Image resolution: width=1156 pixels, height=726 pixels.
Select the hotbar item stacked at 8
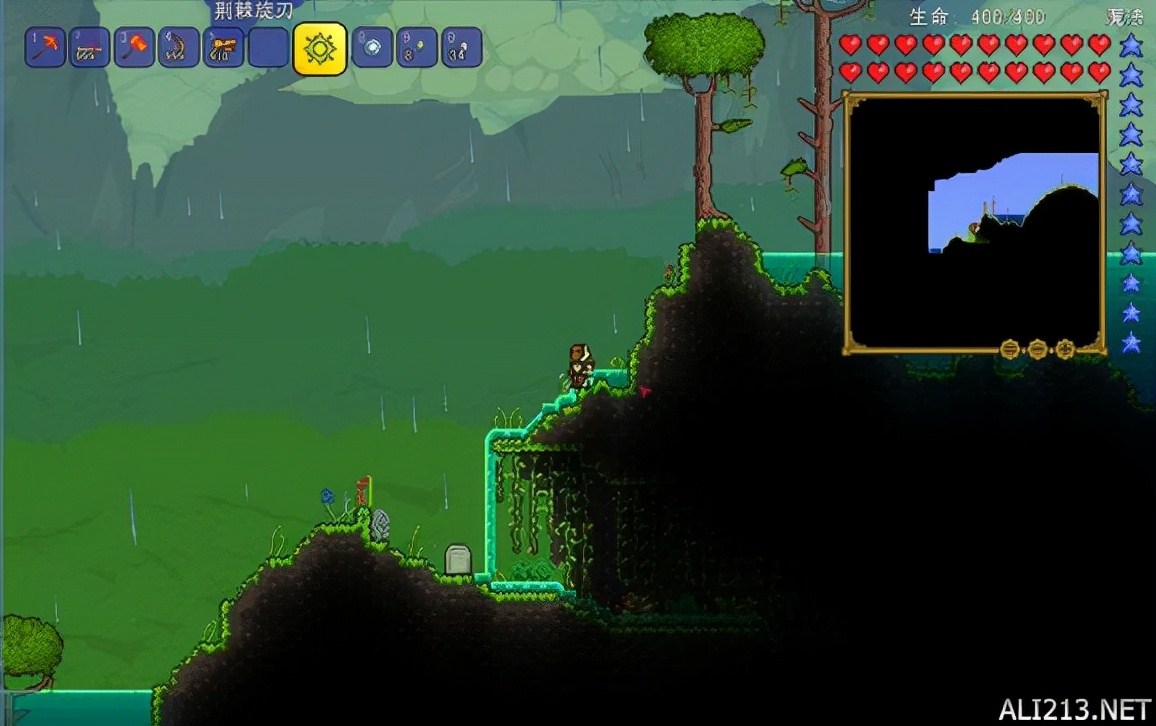pos(417,47)
